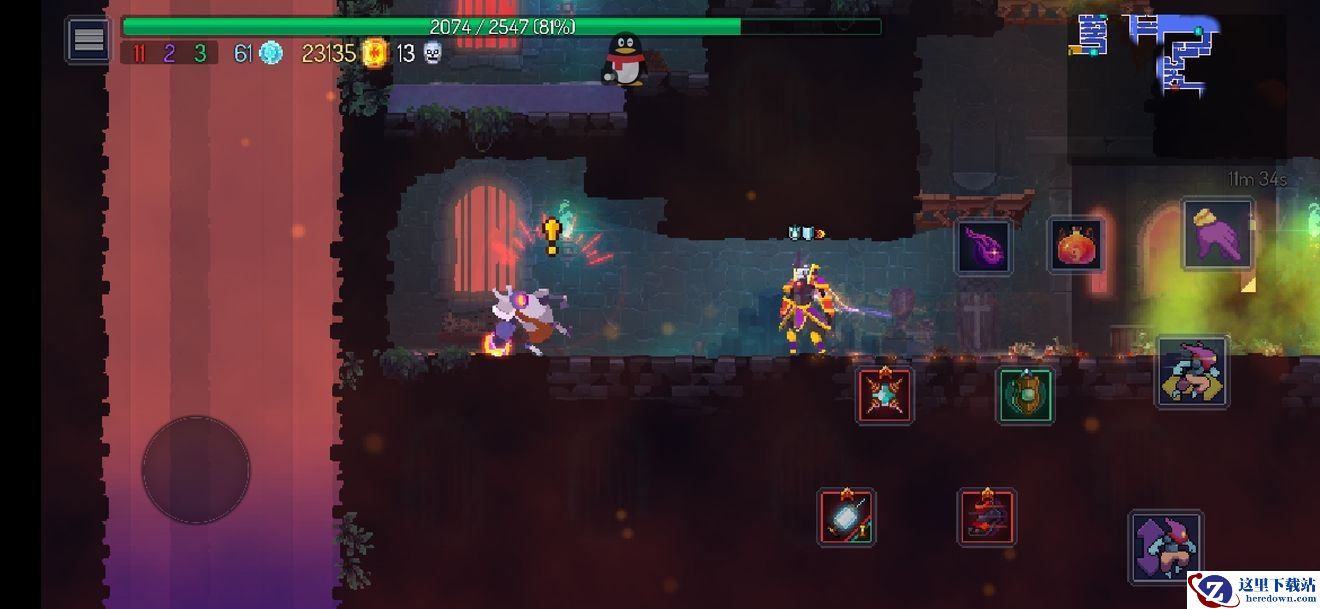Image resolution: width=1320 pixels, height=609 pixels.
Task: Raise the green shield weapon slot
Action: 1025,395
